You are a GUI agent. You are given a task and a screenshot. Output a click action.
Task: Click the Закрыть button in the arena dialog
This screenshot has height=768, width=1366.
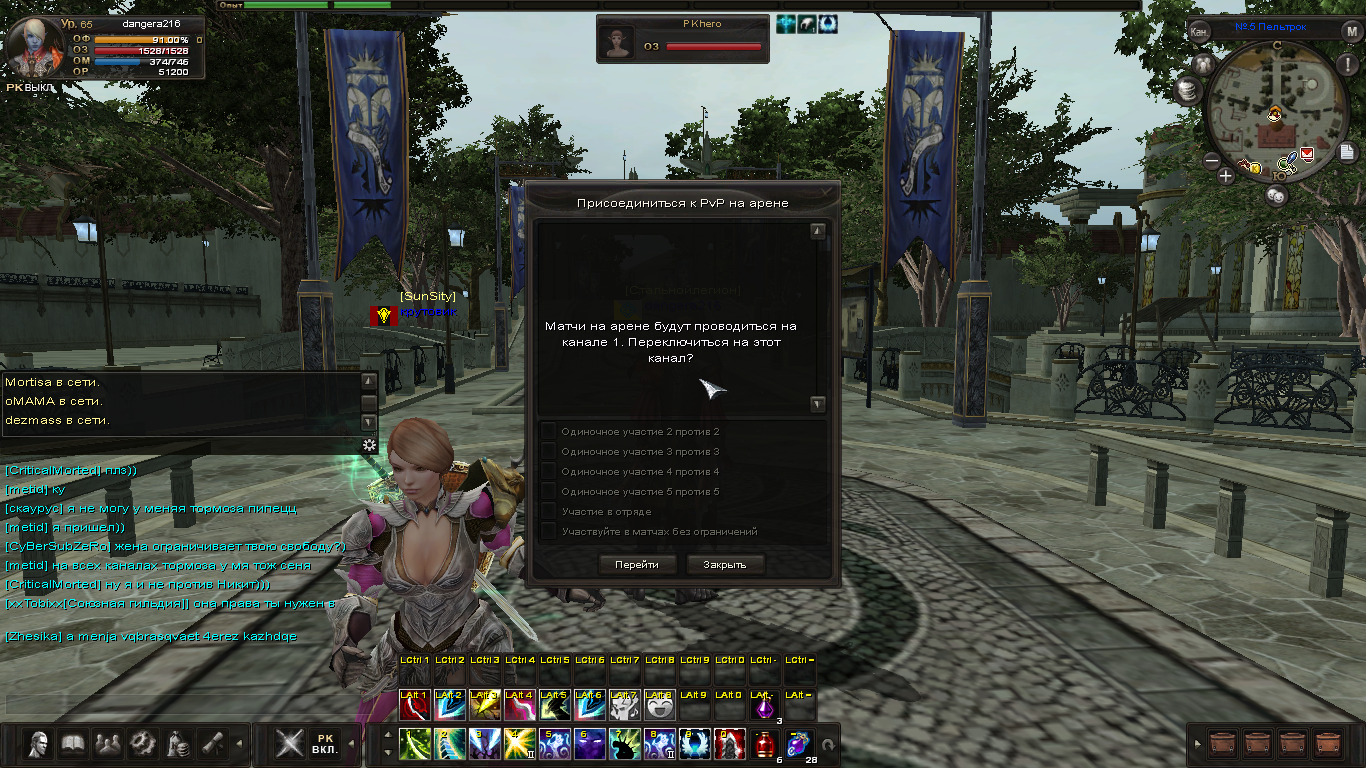pyautogui.click(x=724, y=565)
